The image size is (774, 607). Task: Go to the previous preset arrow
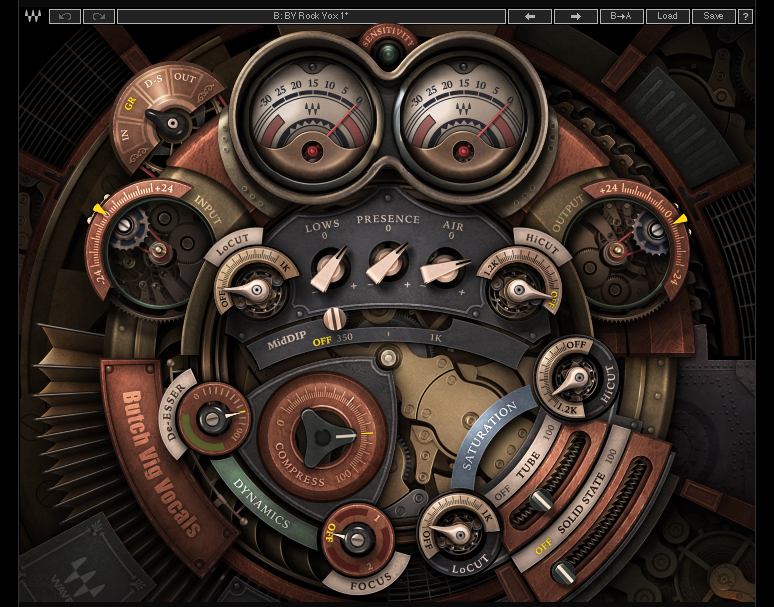tap(530, 16)
